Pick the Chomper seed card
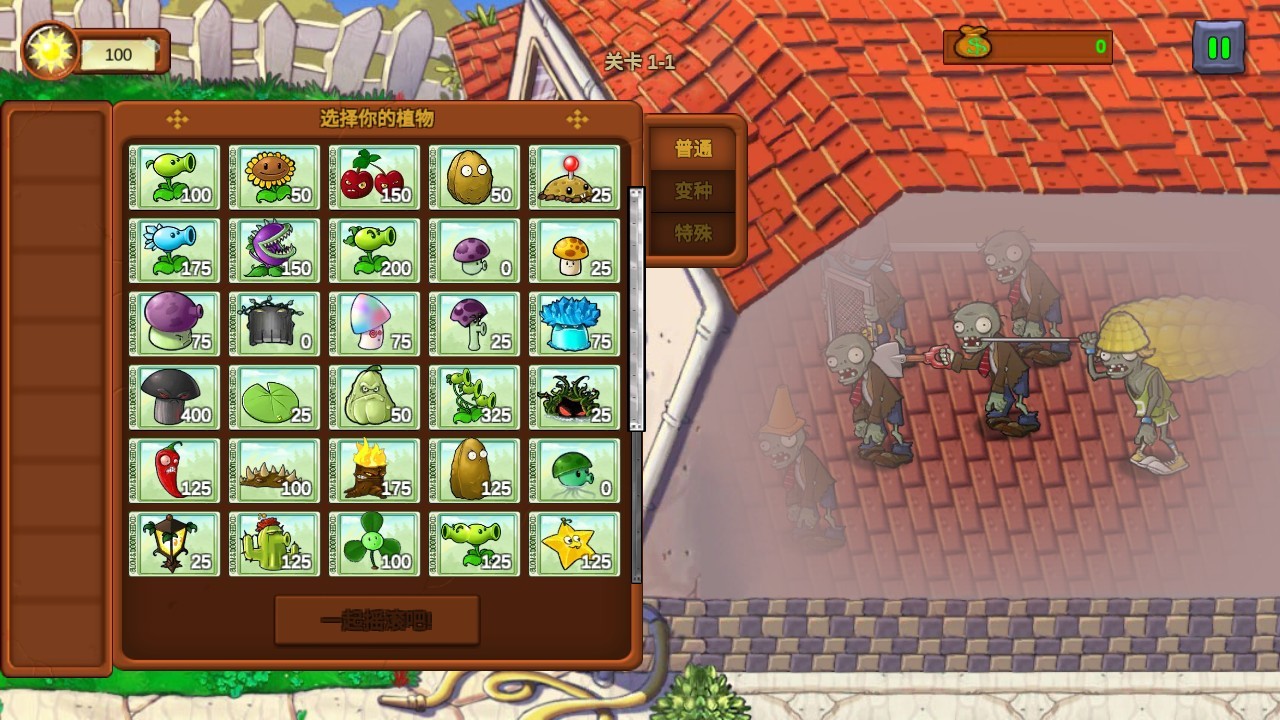This screenshot has height=720, width=1280. (x=274, y=250)
